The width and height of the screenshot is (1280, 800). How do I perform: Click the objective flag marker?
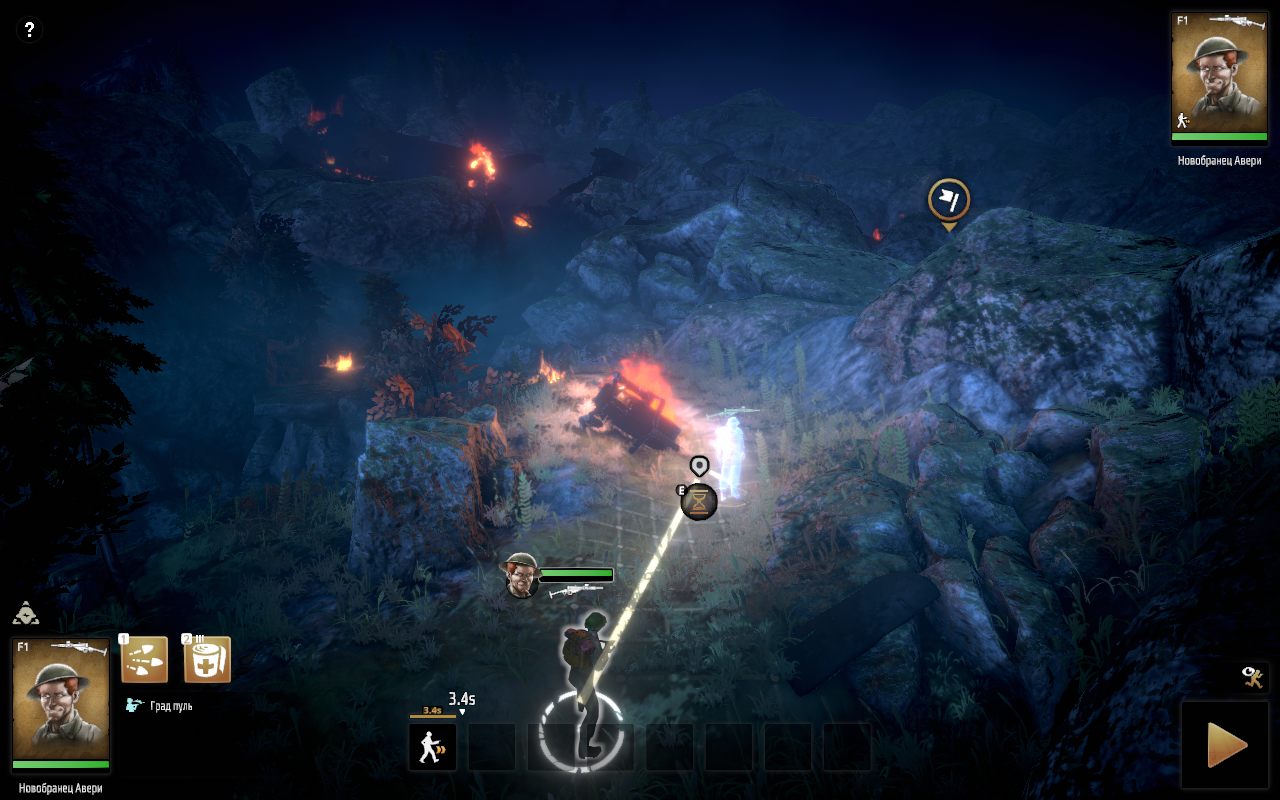pos(948,200)
